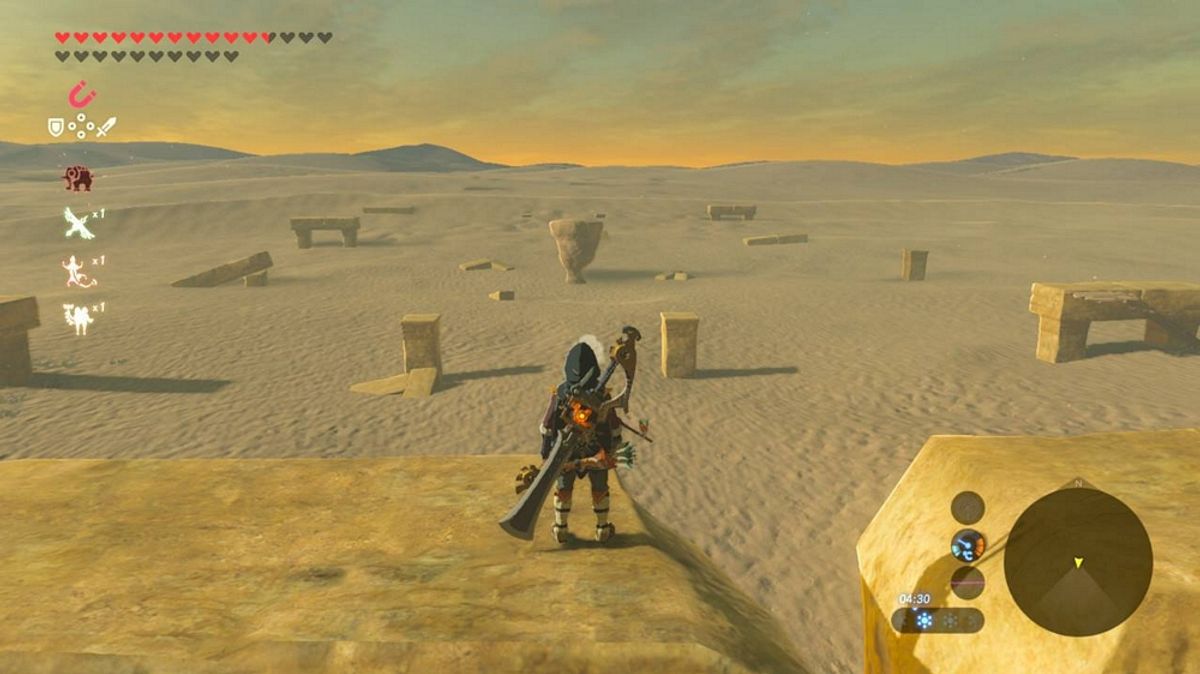Image resolution: width=1200 pixels, height=674 pixels.
Task: Click the shield icon beside the d-pad
Action: [56, 127]
